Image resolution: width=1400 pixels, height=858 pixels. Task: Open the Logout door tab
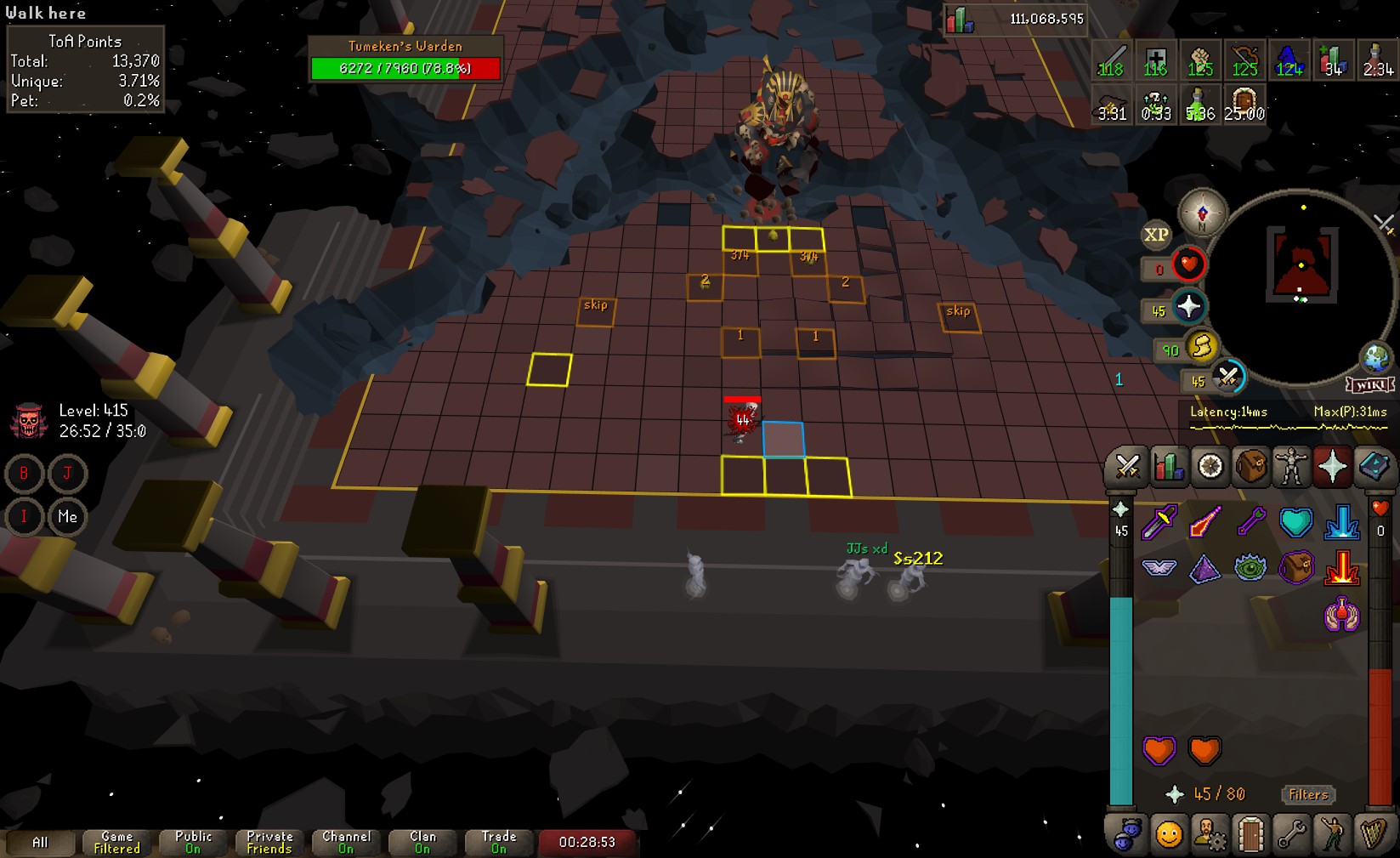(1250, 835)
